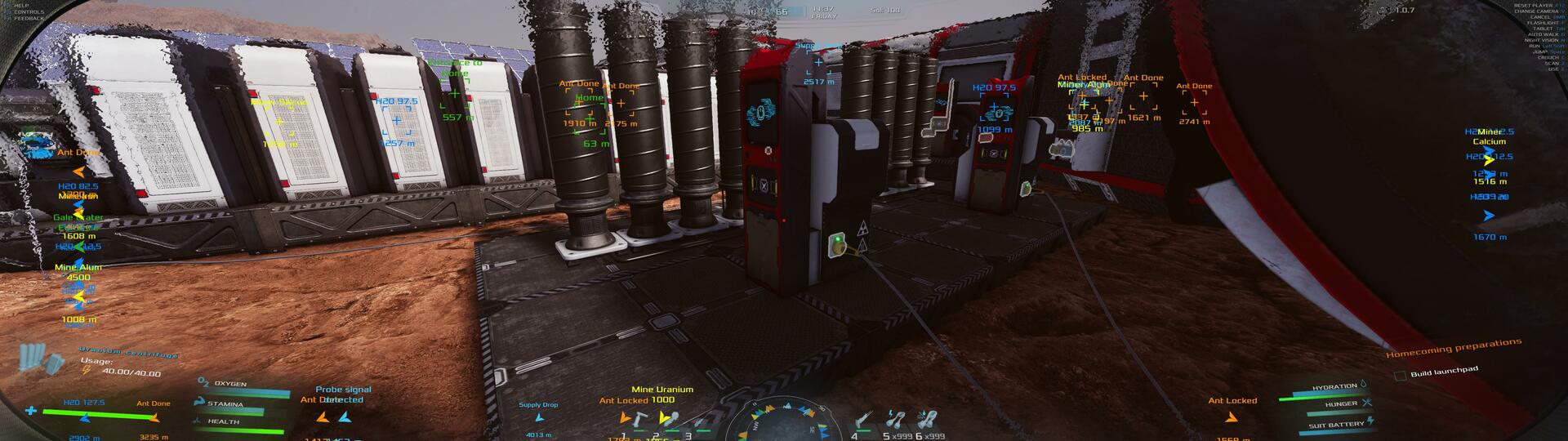Select the power cable in slot 5
Image resolution: width=1568 pixels, height=441 pixels.
pos(896,420)
